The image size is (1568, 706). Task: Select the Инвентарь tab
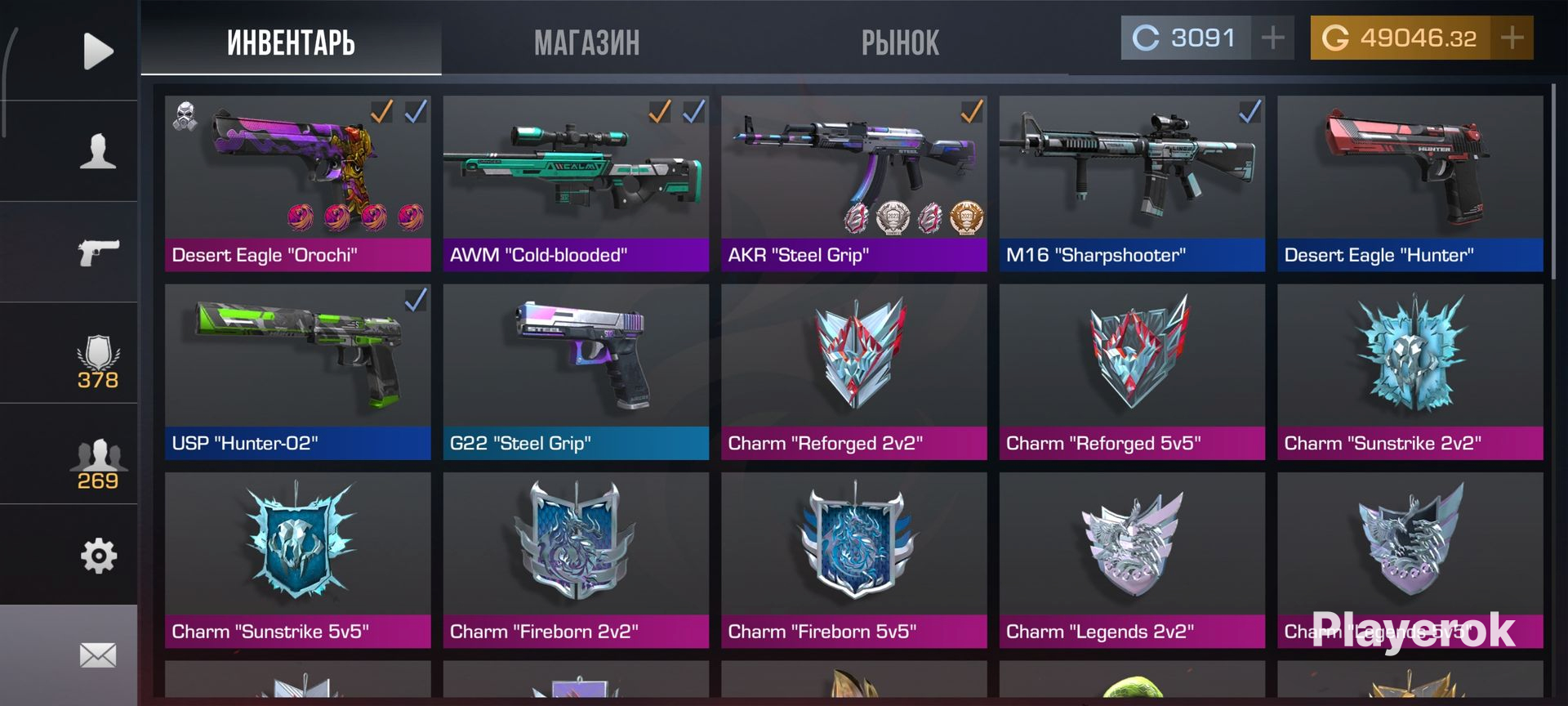tap(291, 42)
